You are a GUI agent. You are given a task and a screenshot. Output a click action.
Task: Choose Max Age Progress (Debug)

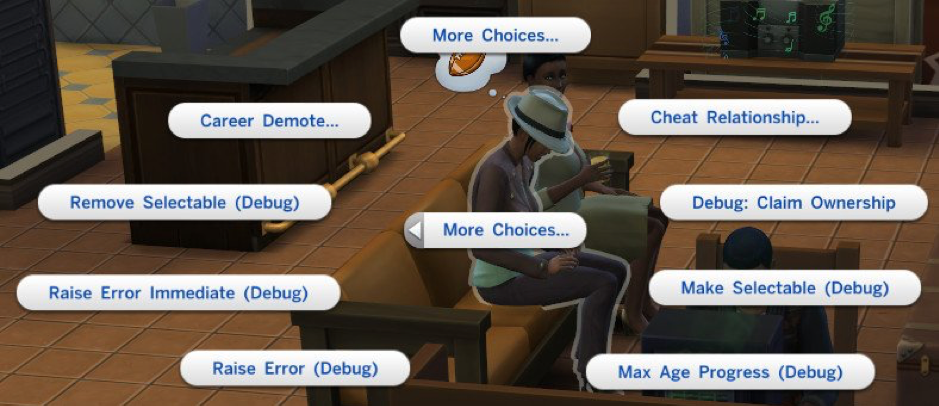click(730, 372)
